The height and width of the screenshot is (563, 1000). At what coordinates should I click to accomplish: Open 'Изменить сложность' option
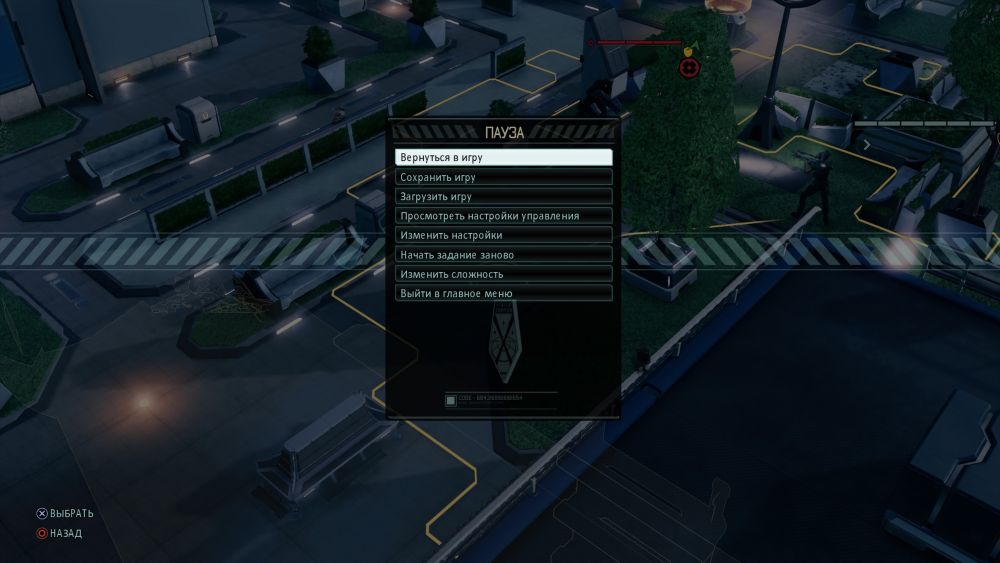[x=503, y=274]
